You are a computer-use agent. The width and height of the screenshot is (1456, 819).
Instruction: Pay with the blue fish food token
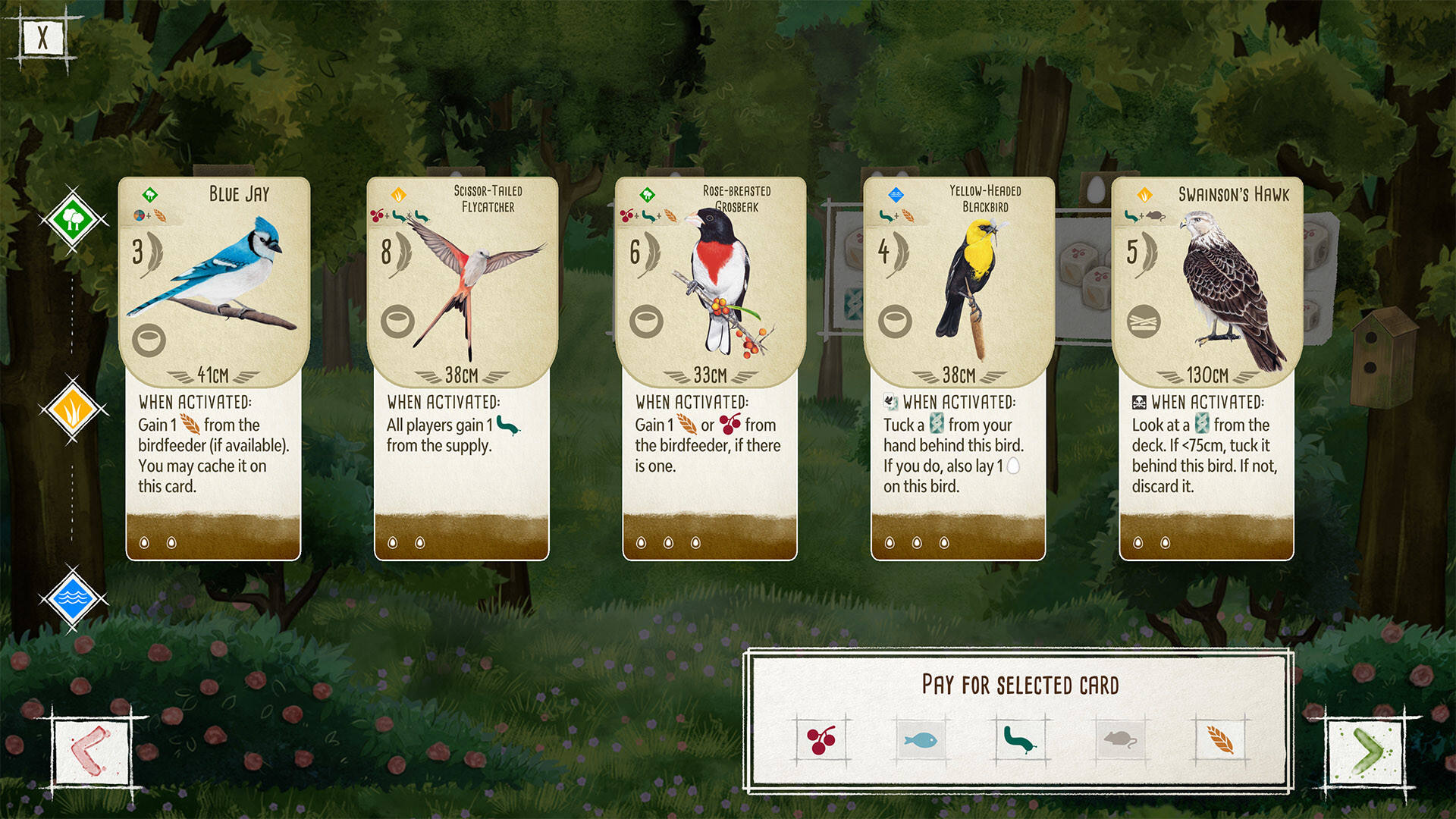coord(921,739)
